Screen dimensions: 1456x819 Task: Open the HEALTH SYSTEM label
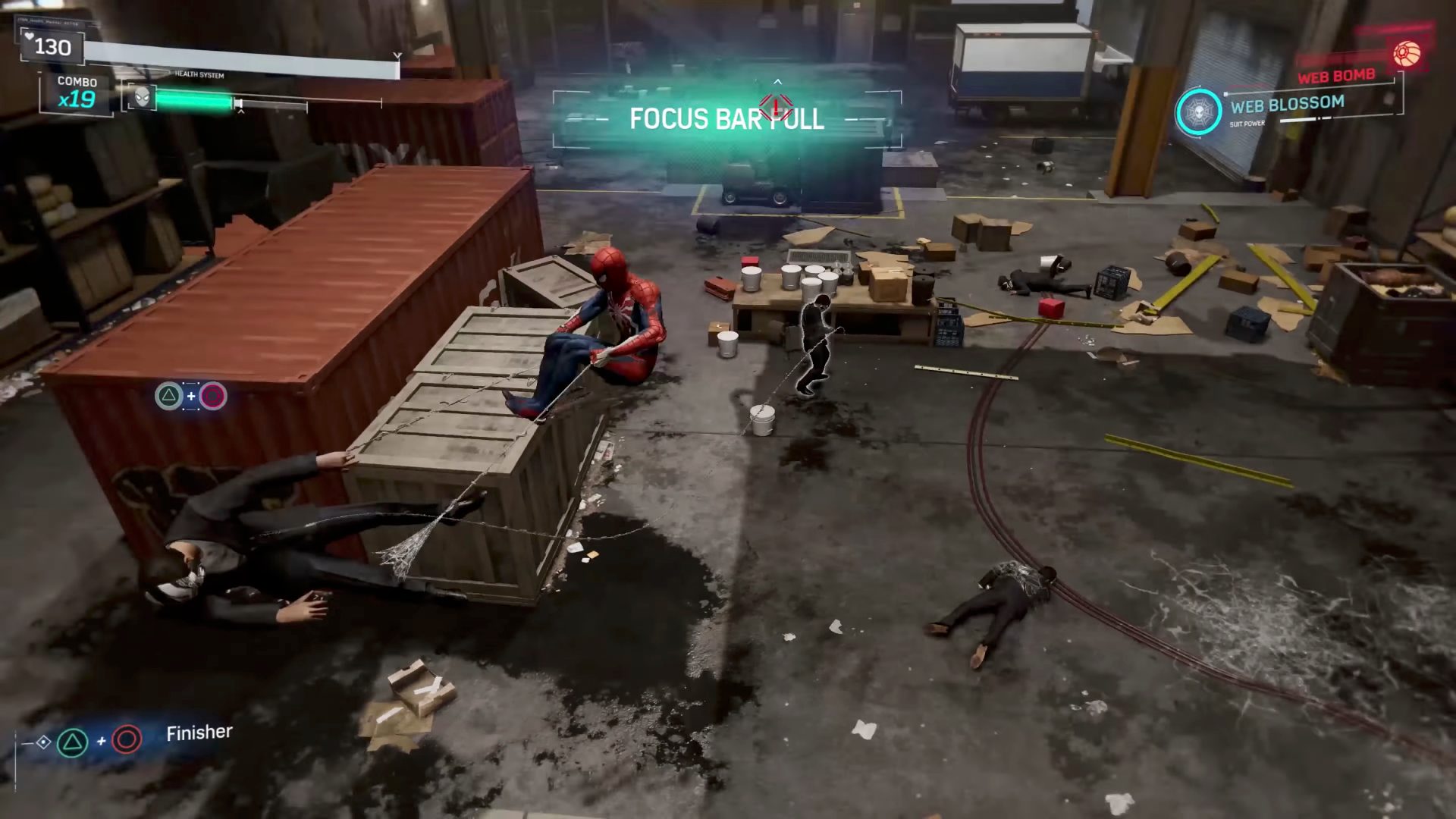(199, 74)
